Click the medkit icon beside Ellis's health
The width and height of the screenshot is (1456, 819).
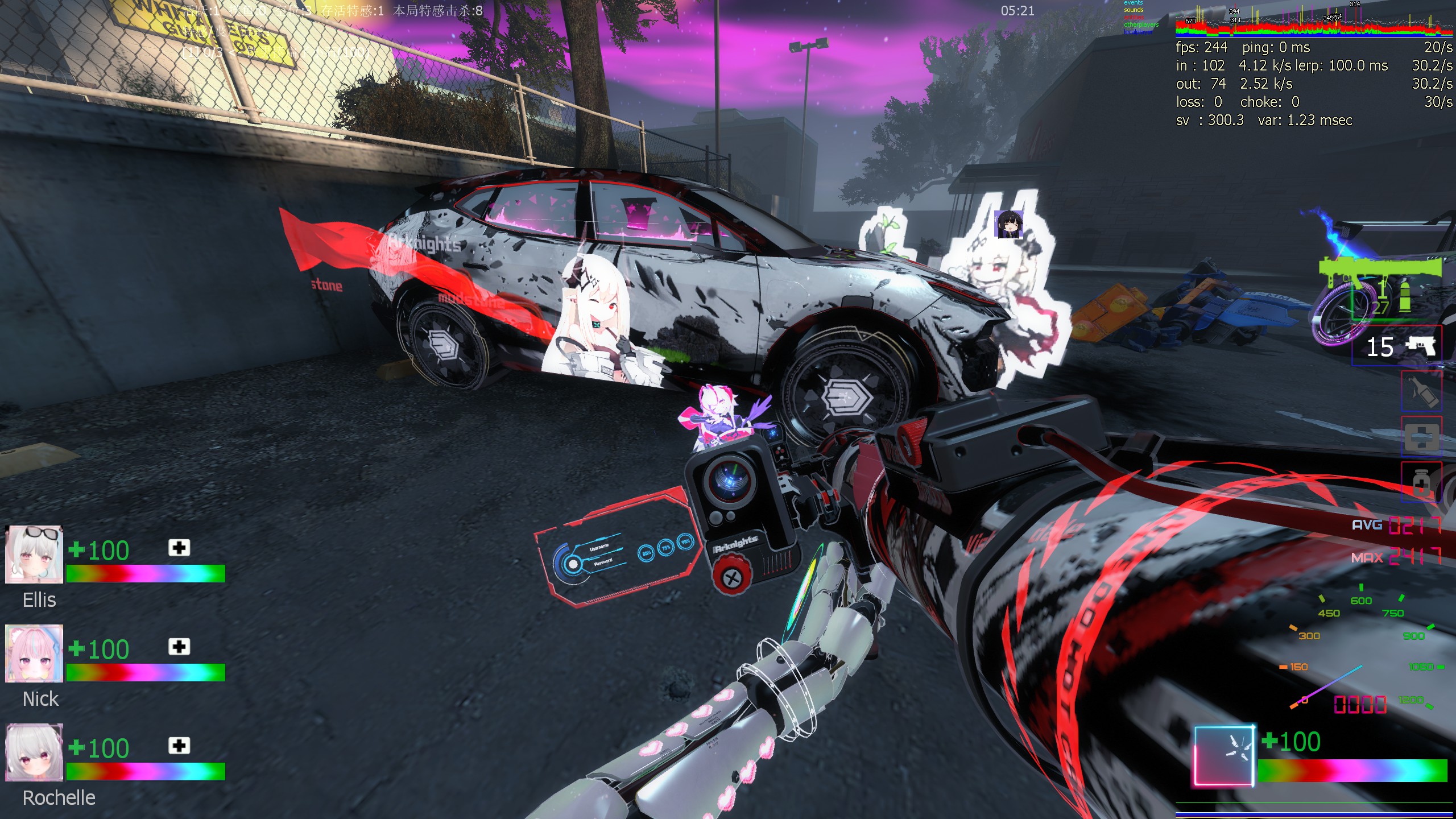179,548
